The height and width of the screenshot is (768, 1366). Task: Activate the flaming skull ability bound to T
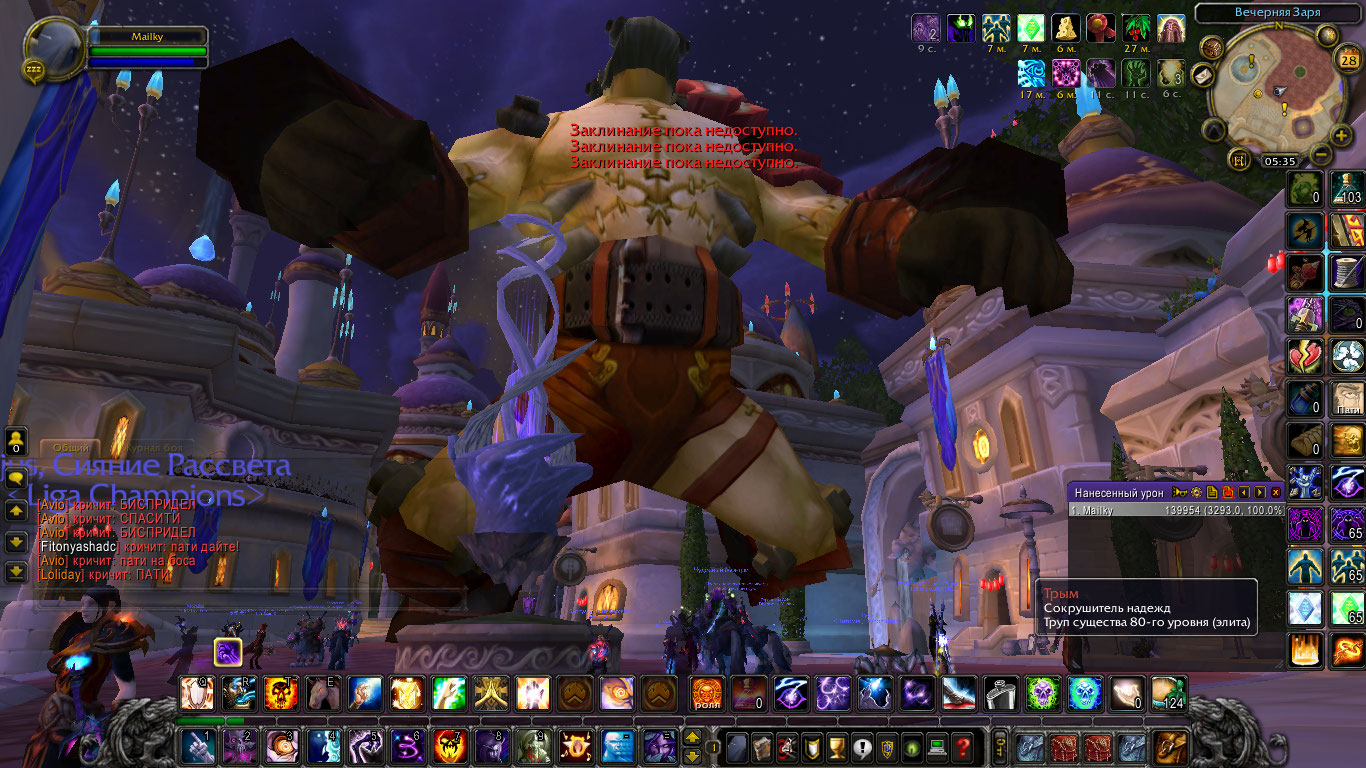click(279, 693)
